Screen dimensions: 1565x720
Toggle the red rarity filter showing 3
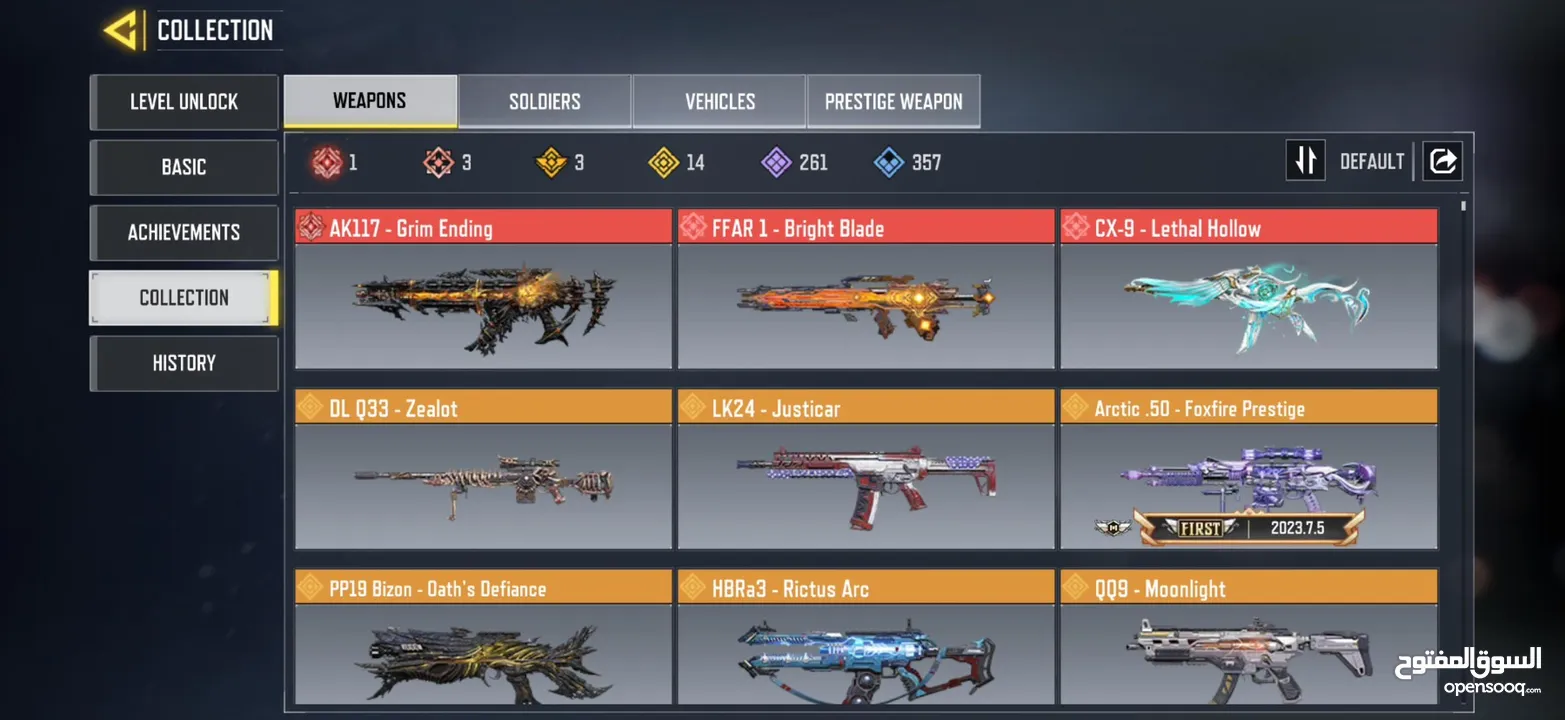pyautogui.click(x=437, y=162)
